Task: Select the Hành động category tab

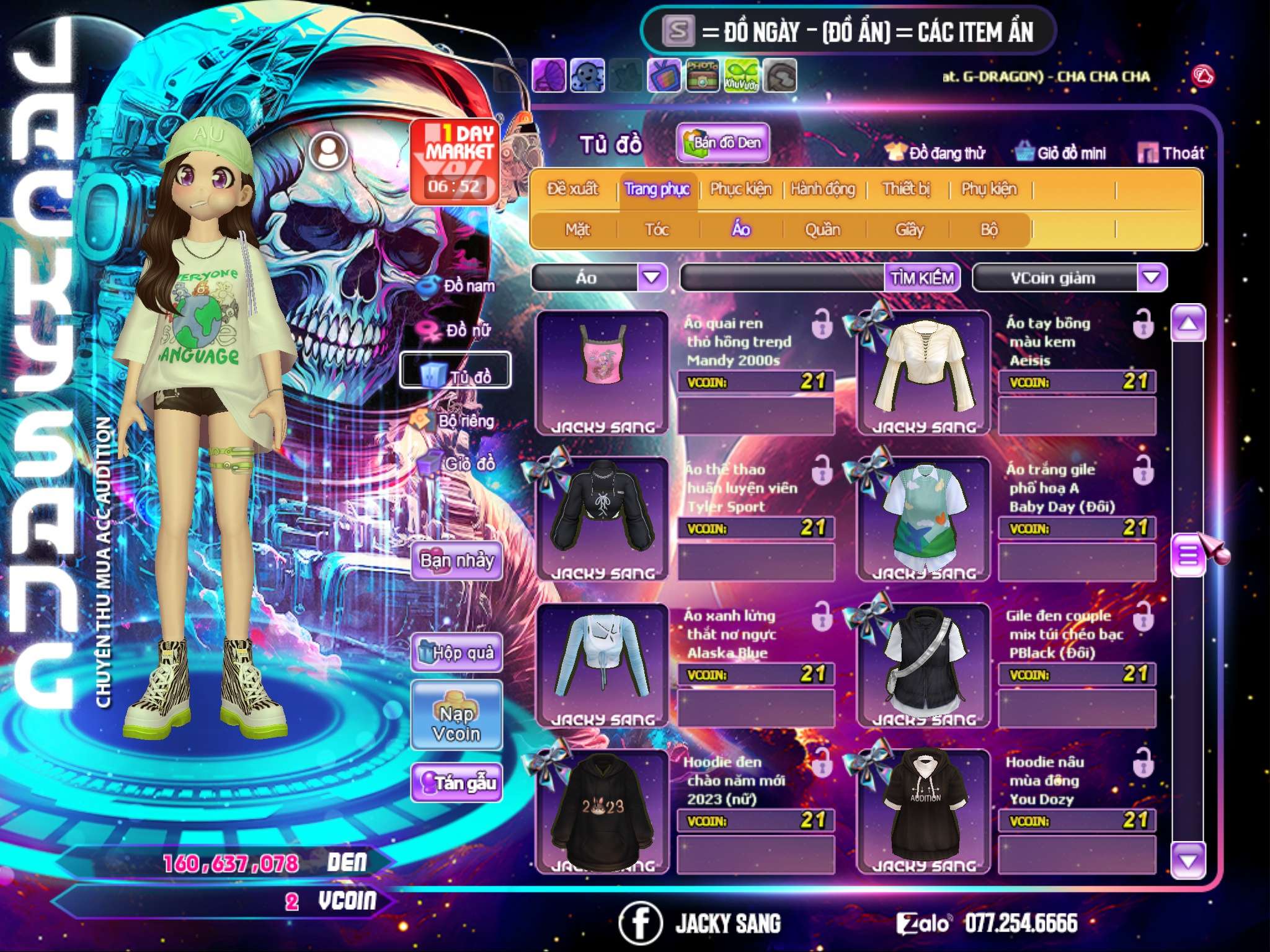Action: pos(822,189)
